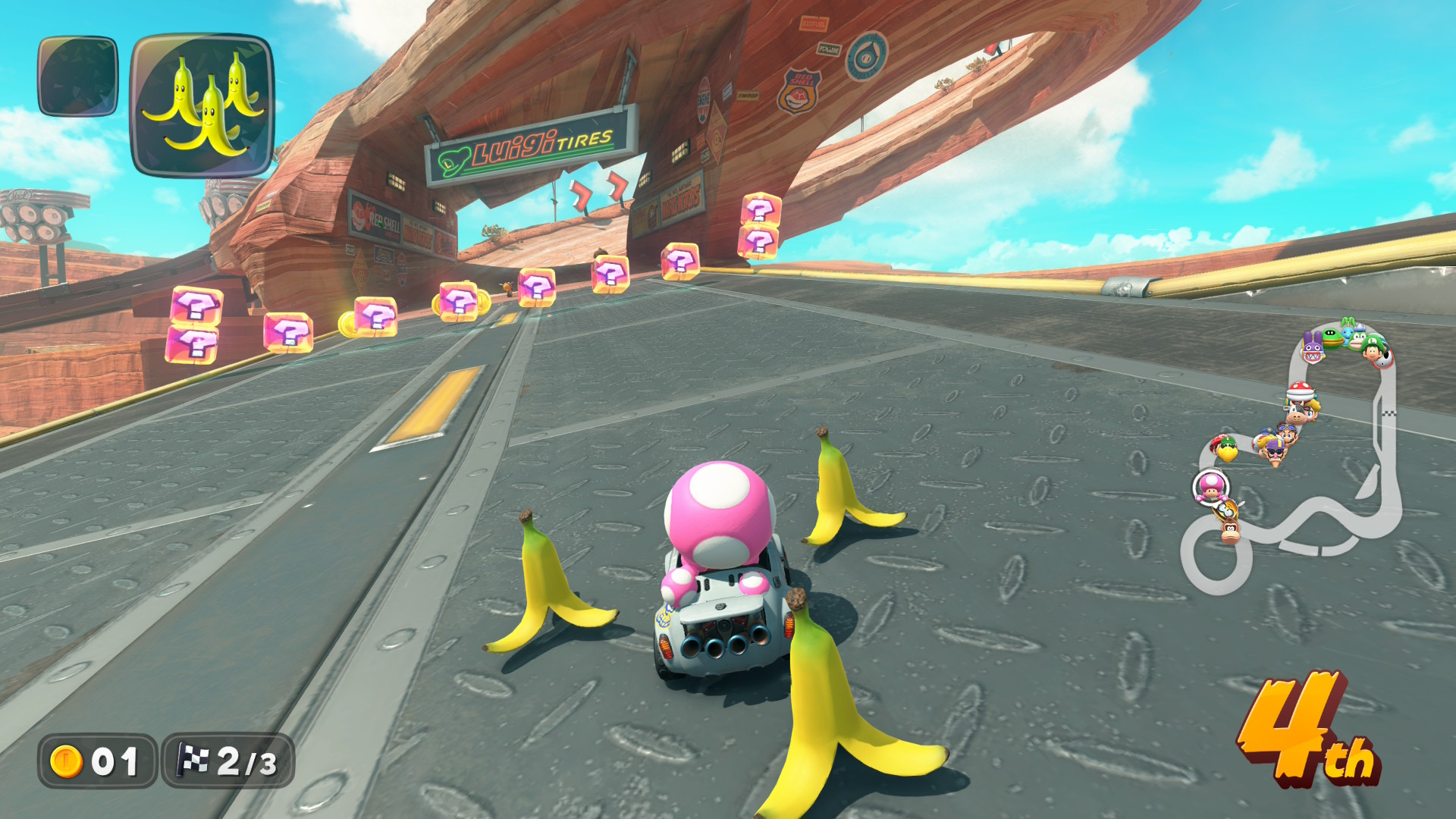1456x819 pixels.
Task: Click Toadette's circled marker on the minimap
Action: (1210, 486)
